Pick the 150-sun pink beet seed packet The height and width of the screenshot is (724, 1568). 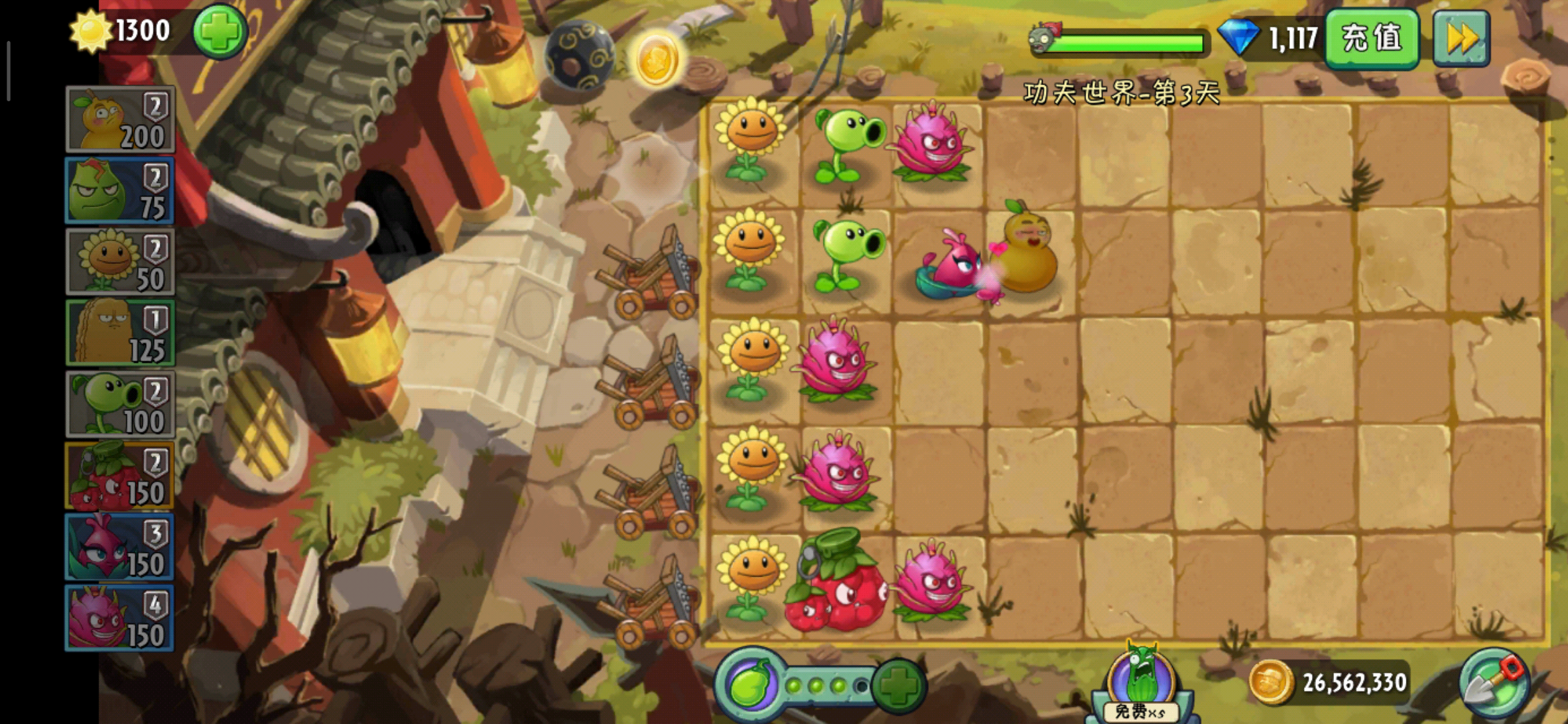coord(120,547)
